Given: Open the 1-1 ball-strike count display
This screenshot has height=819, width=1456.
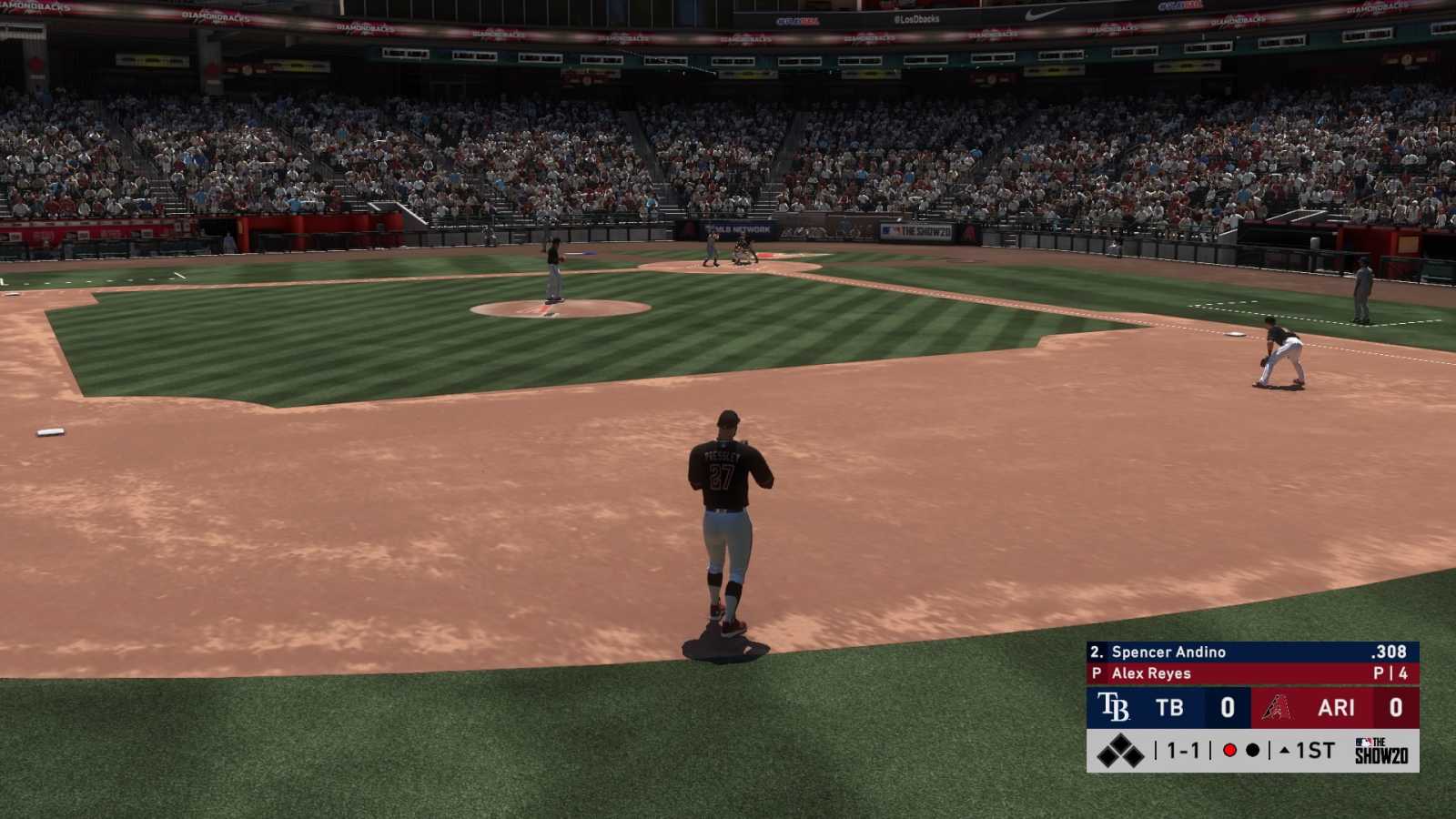Looking at the screenshot, I should click(x=1183, y=749).
